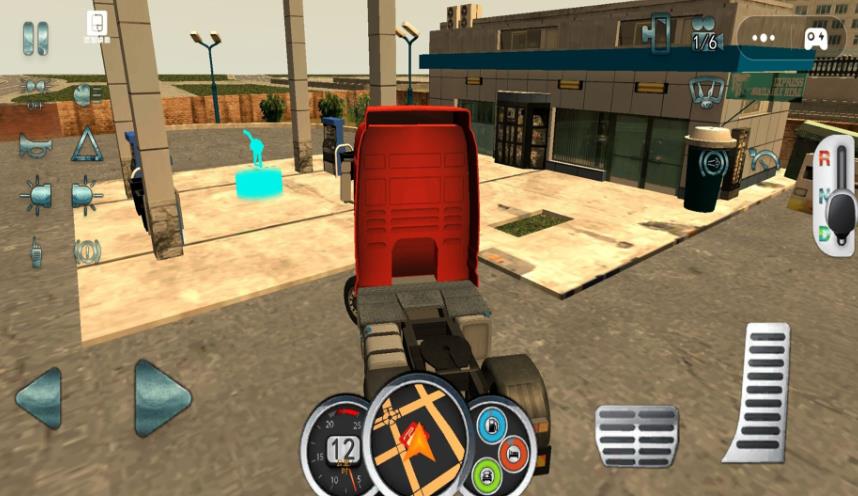Tap the brake pedal
The width and height of the screenshot is (858, 496).
pyautogui.click(x=637, y=436)
